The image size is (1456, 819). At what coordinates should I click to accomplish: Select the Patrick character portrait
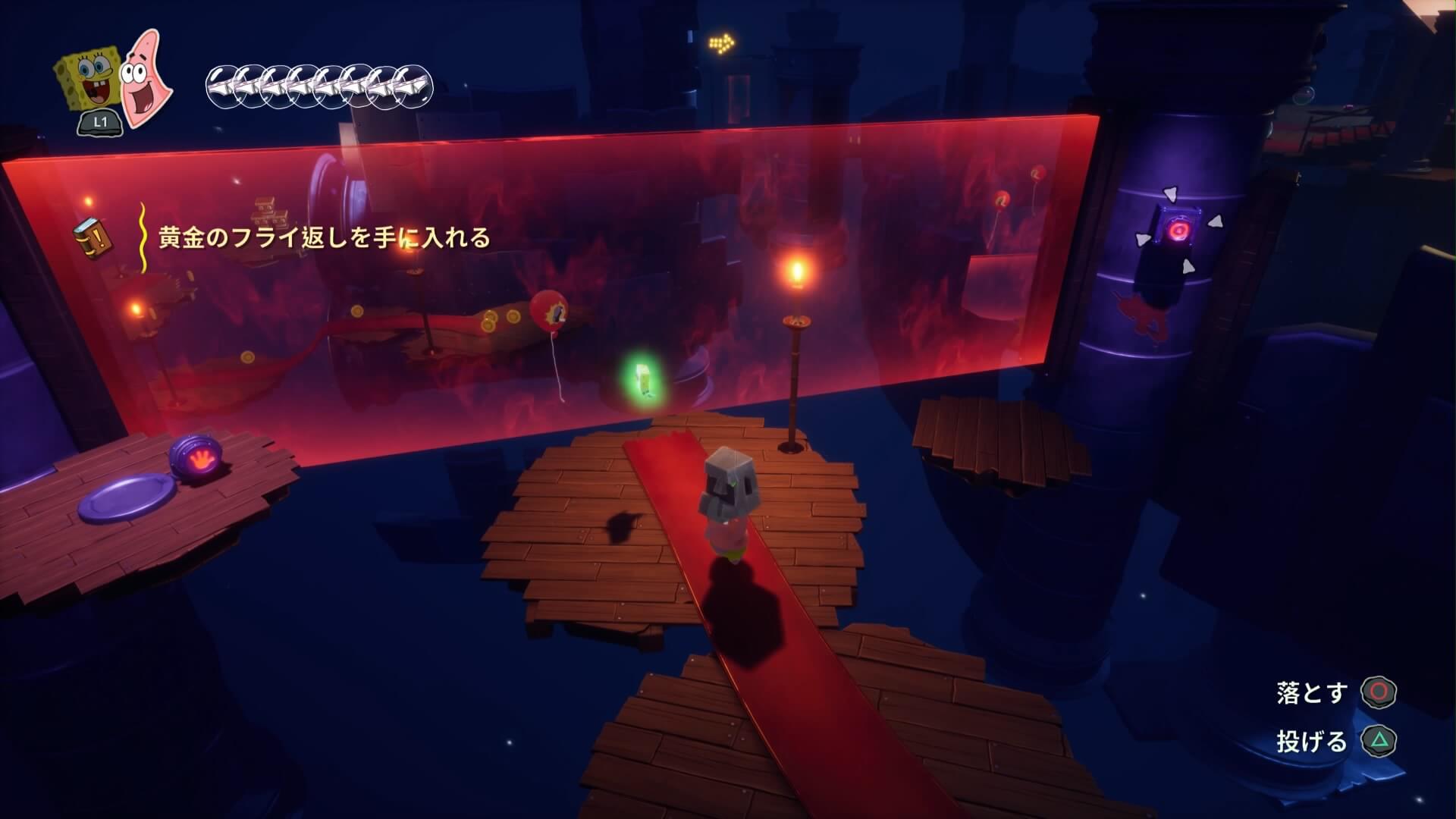point(146,77)
